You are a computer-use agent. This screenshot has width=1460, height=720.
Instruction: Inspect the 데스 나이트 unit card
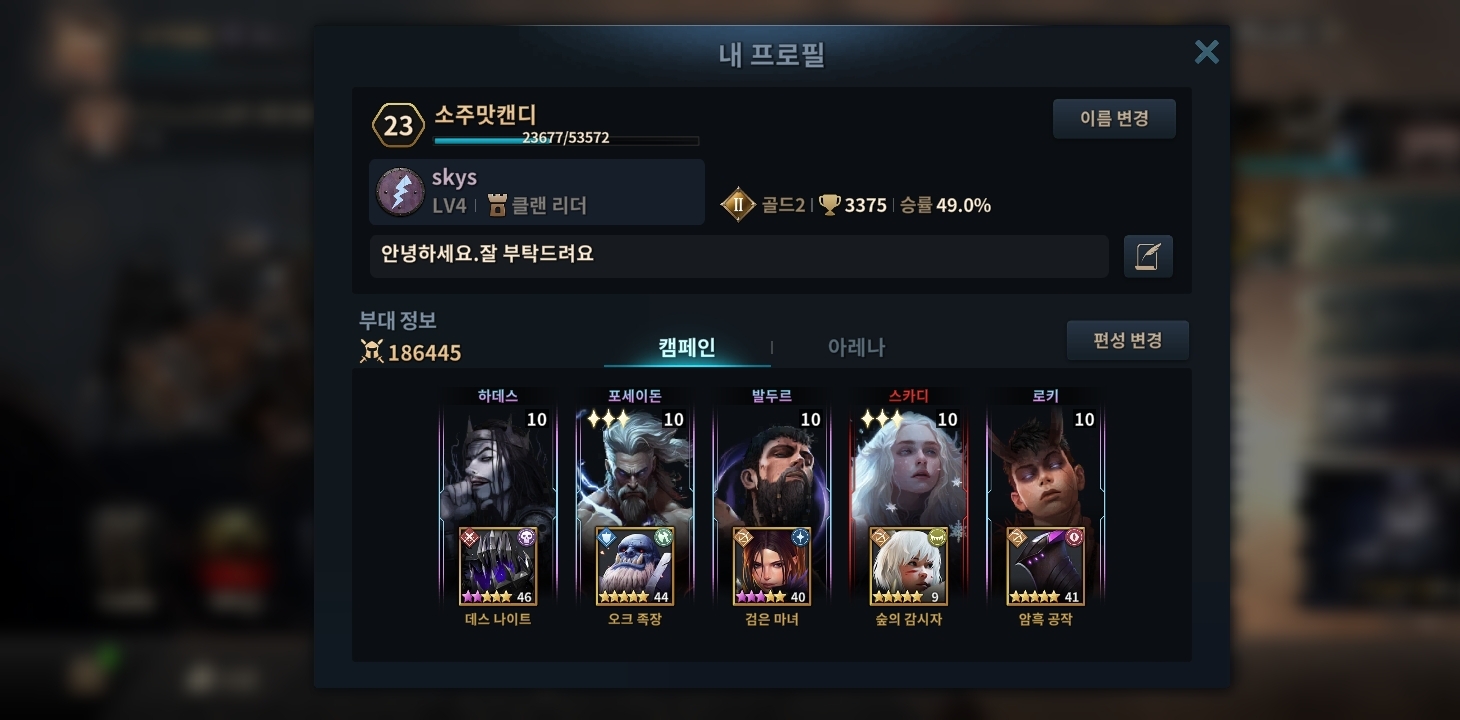click(x=498, y=566)
